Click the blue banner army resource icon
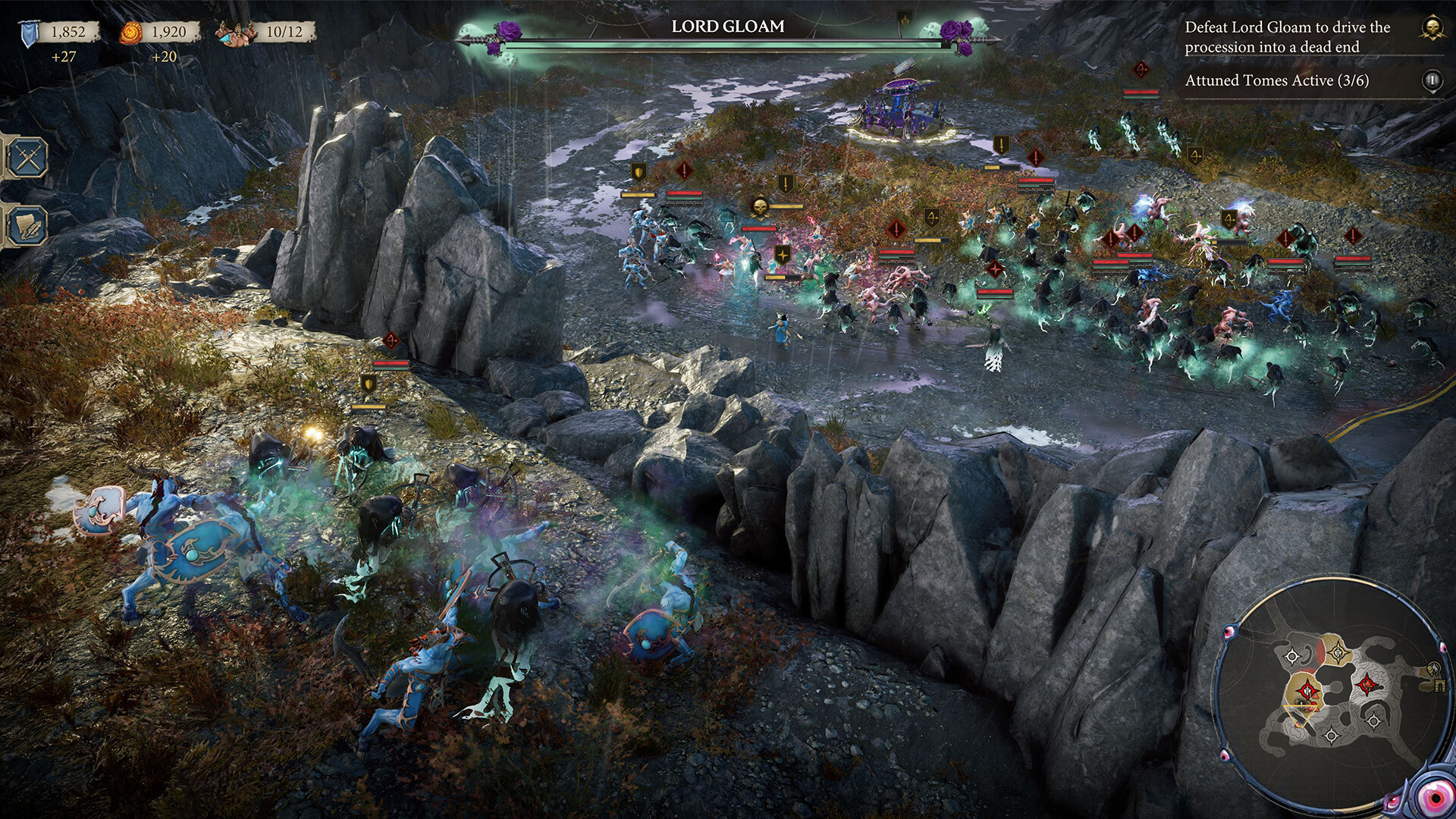This screenshot has height=819, width=1456. coord(29,32)
